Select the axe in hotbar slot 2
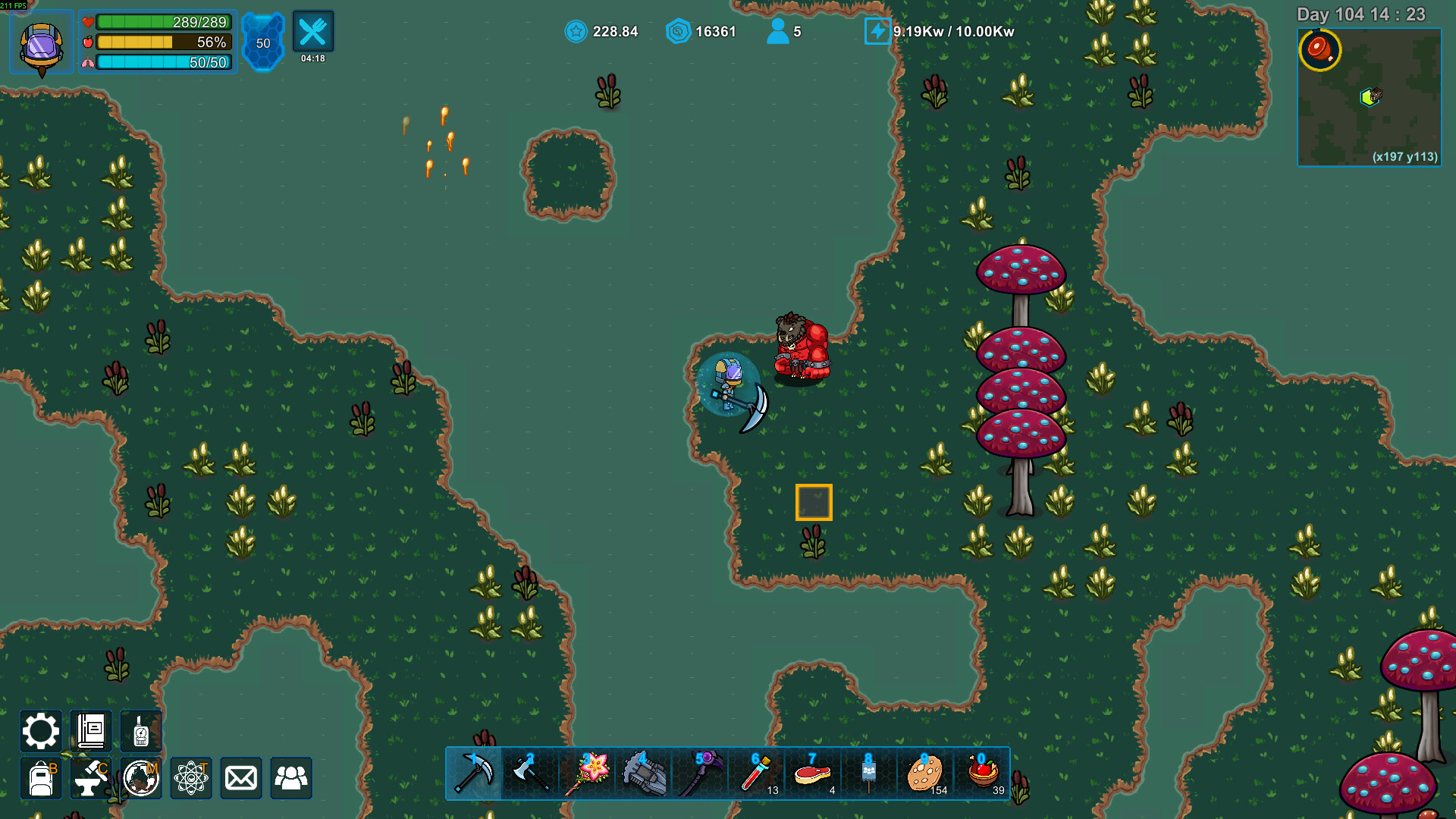 [x=531, y=773]
